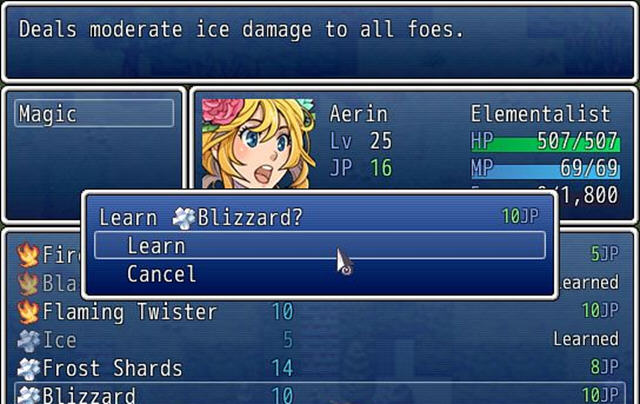
Task: Pick the Frost Shards skill
Action: [x=318, y=368]
